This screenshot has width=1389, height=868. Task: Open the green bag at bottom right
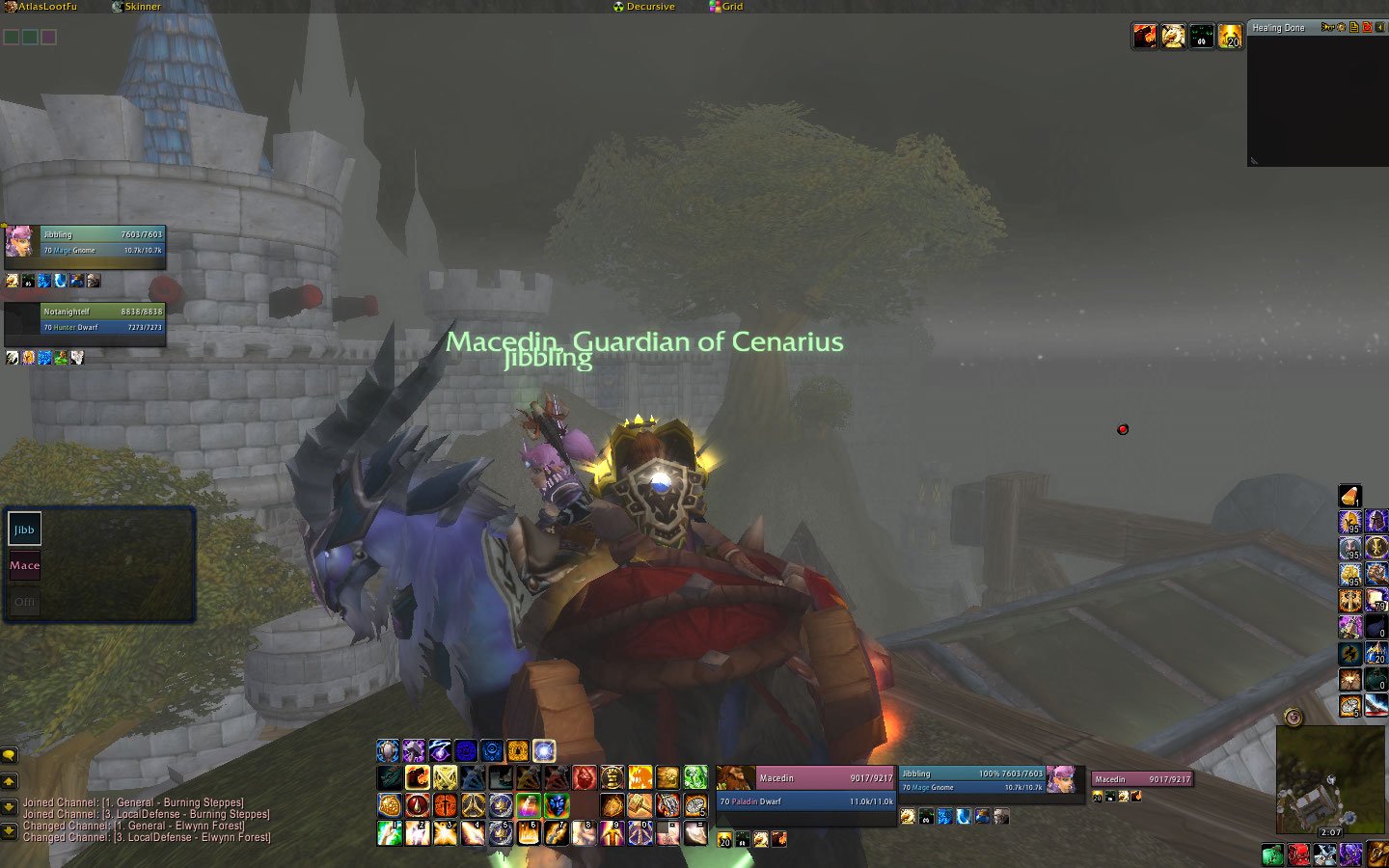coord(1273,854)
